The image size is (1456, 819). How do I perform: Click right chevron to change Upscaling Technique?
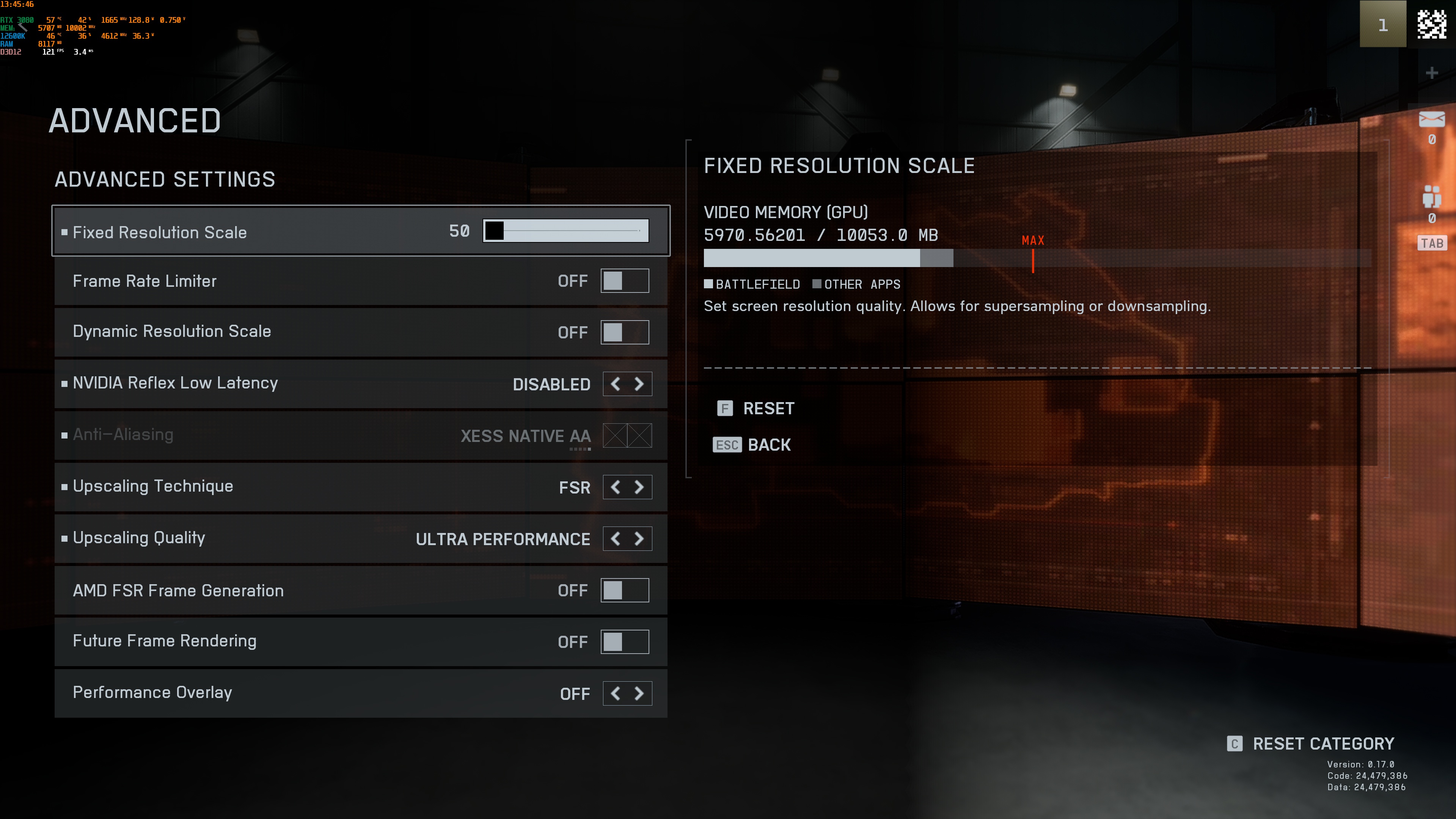pyautogui.click(x=639, y=487)
